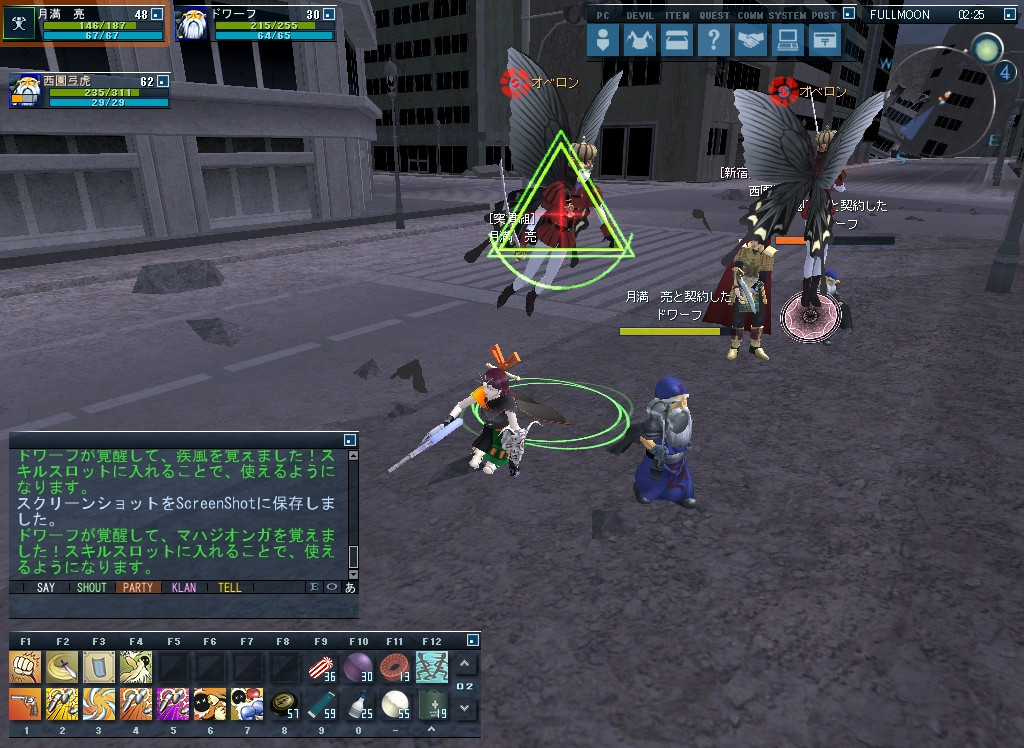1024x748 pixels.
Task: Open the SYSTEM laptop menu
Action: point(787,41)
